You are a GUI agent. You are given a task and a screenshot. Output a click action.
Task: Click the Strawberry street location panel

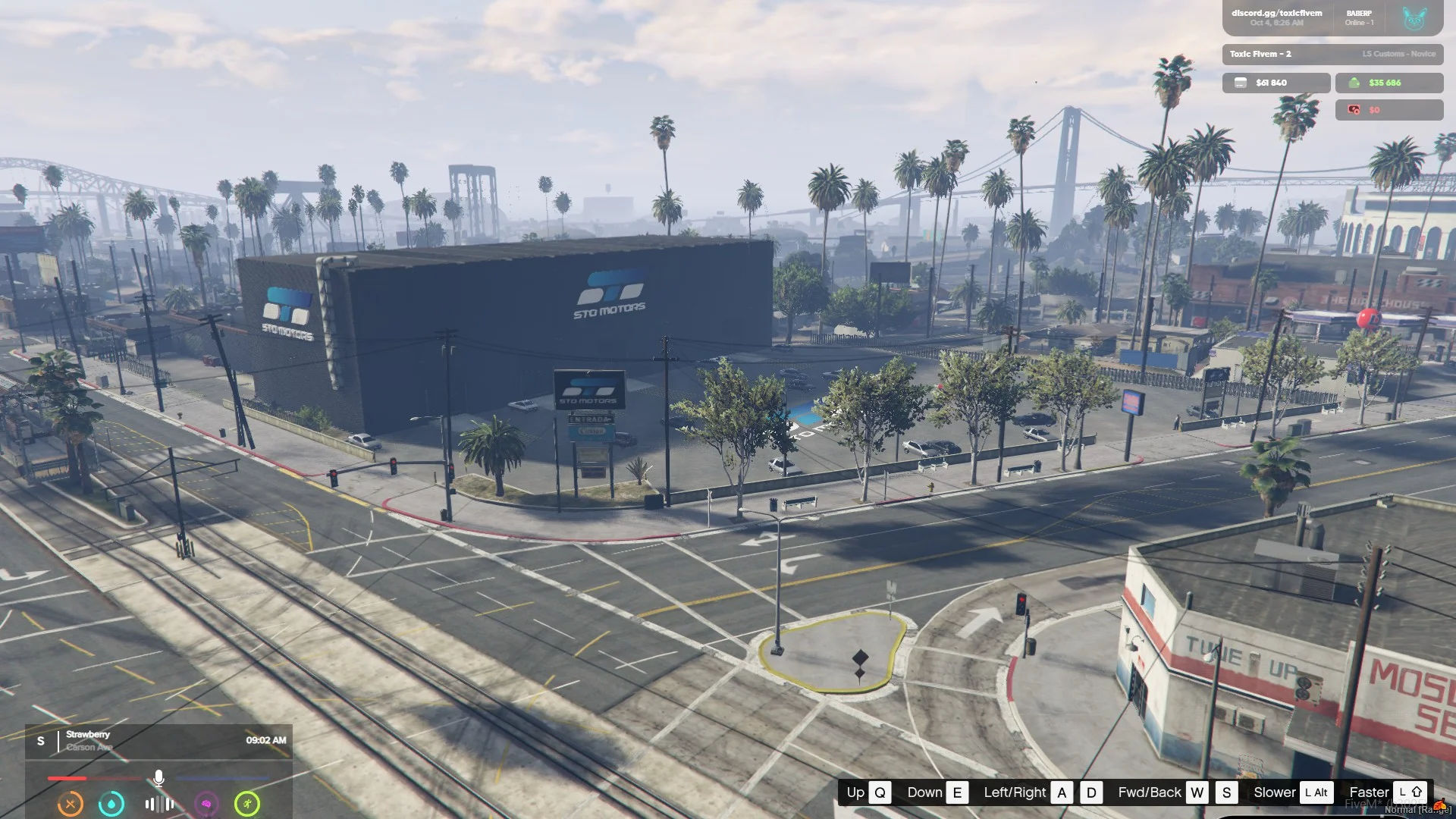tap(158, 741)
